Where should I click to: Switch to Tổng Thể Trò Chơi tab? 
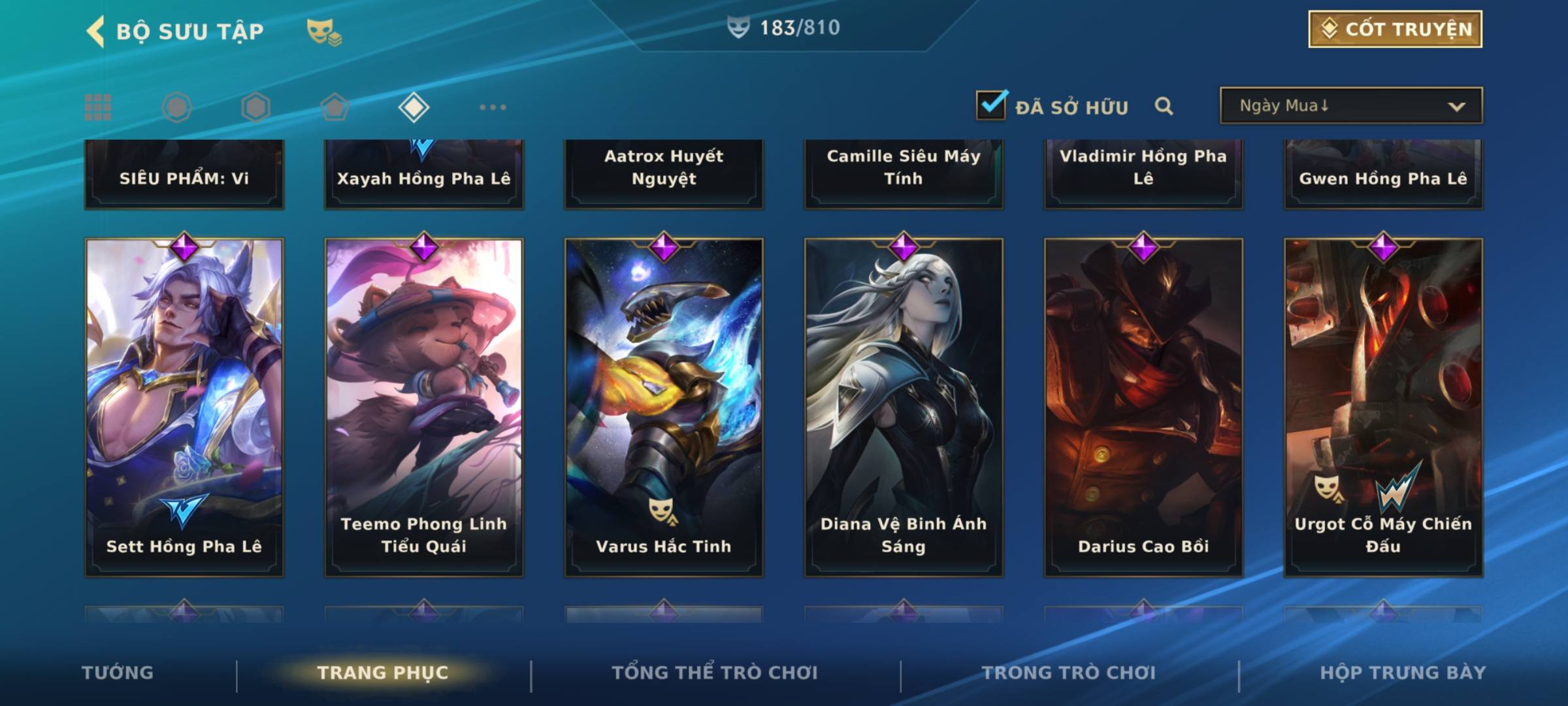coord(715,673)
